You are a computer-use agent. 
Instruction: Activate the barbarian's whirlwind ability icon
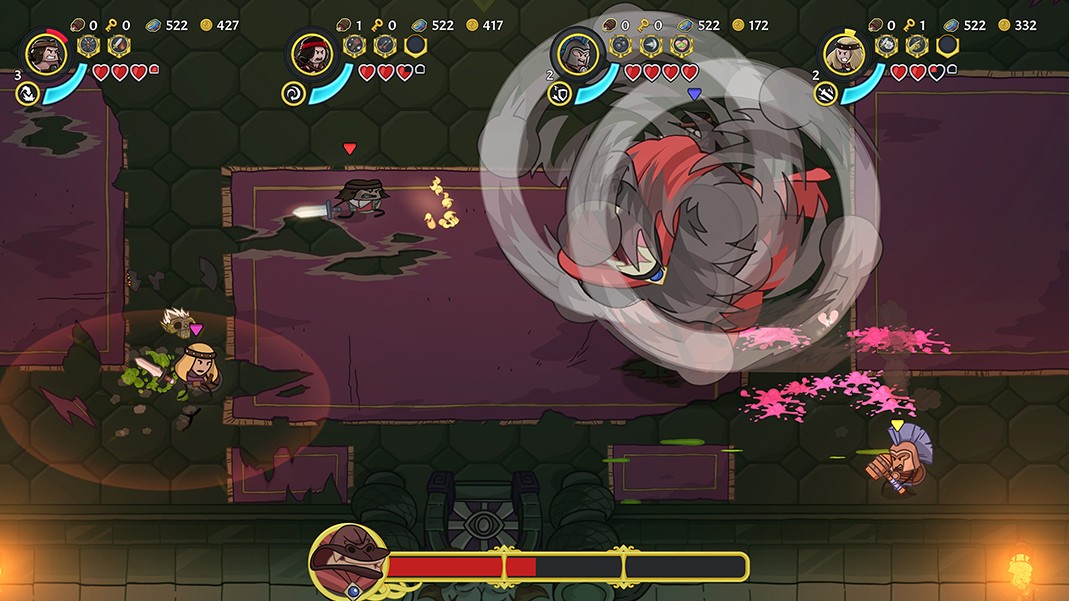pyautogui.click(x=28, y=93)
